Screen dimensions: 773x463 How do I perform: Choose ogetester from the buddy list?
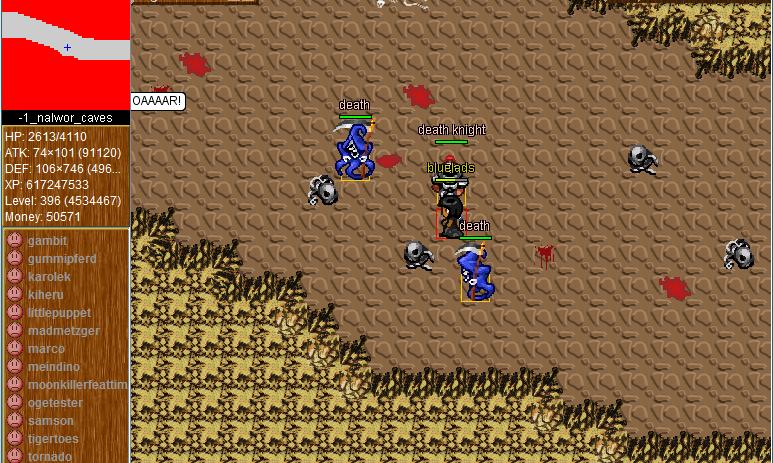[x=55, y=403]
